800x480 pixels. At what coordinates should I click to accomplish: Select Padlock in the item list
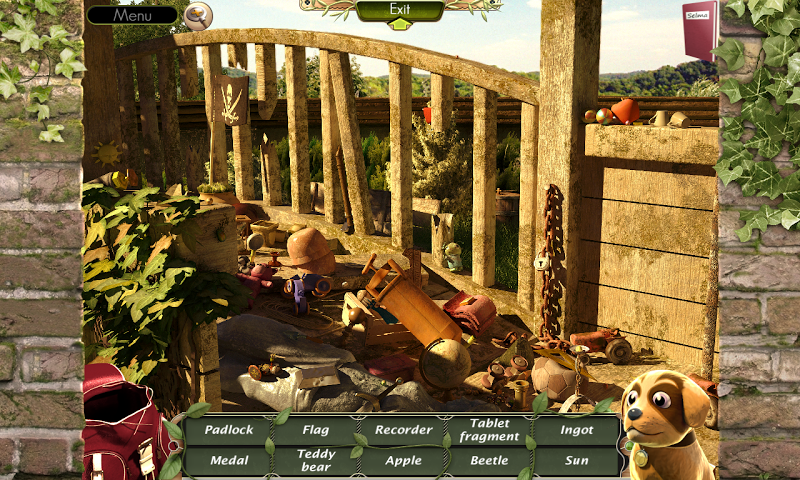coord(229,430)
